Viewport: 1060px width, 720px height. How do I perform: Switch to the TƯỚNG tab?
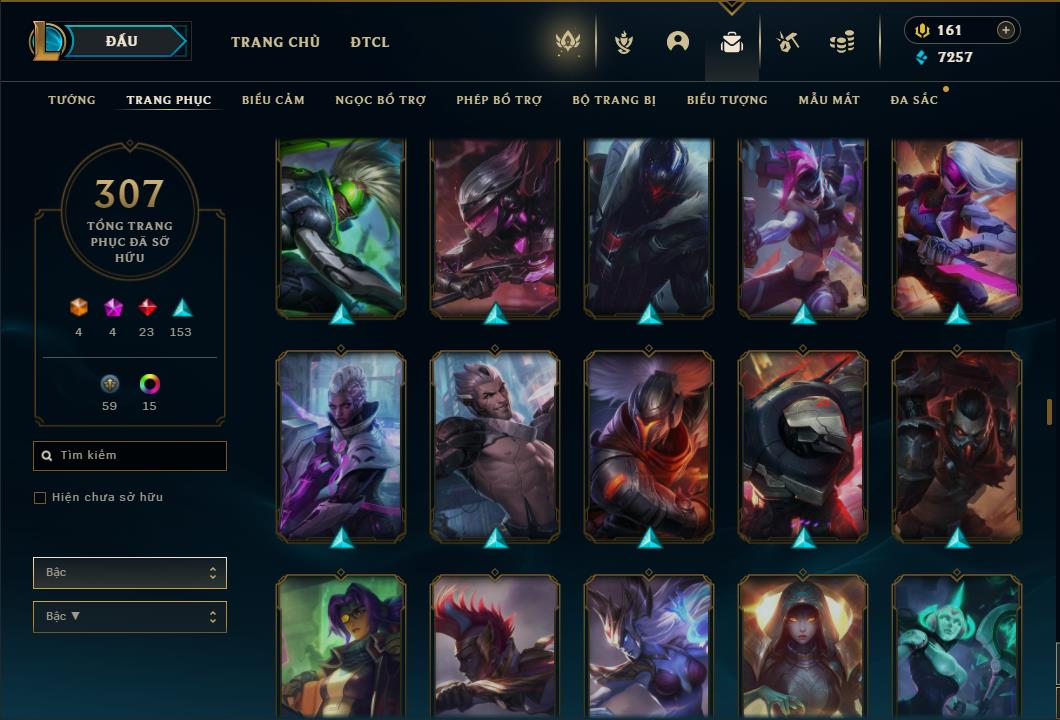pyautogui.click(x=72, y=100)
